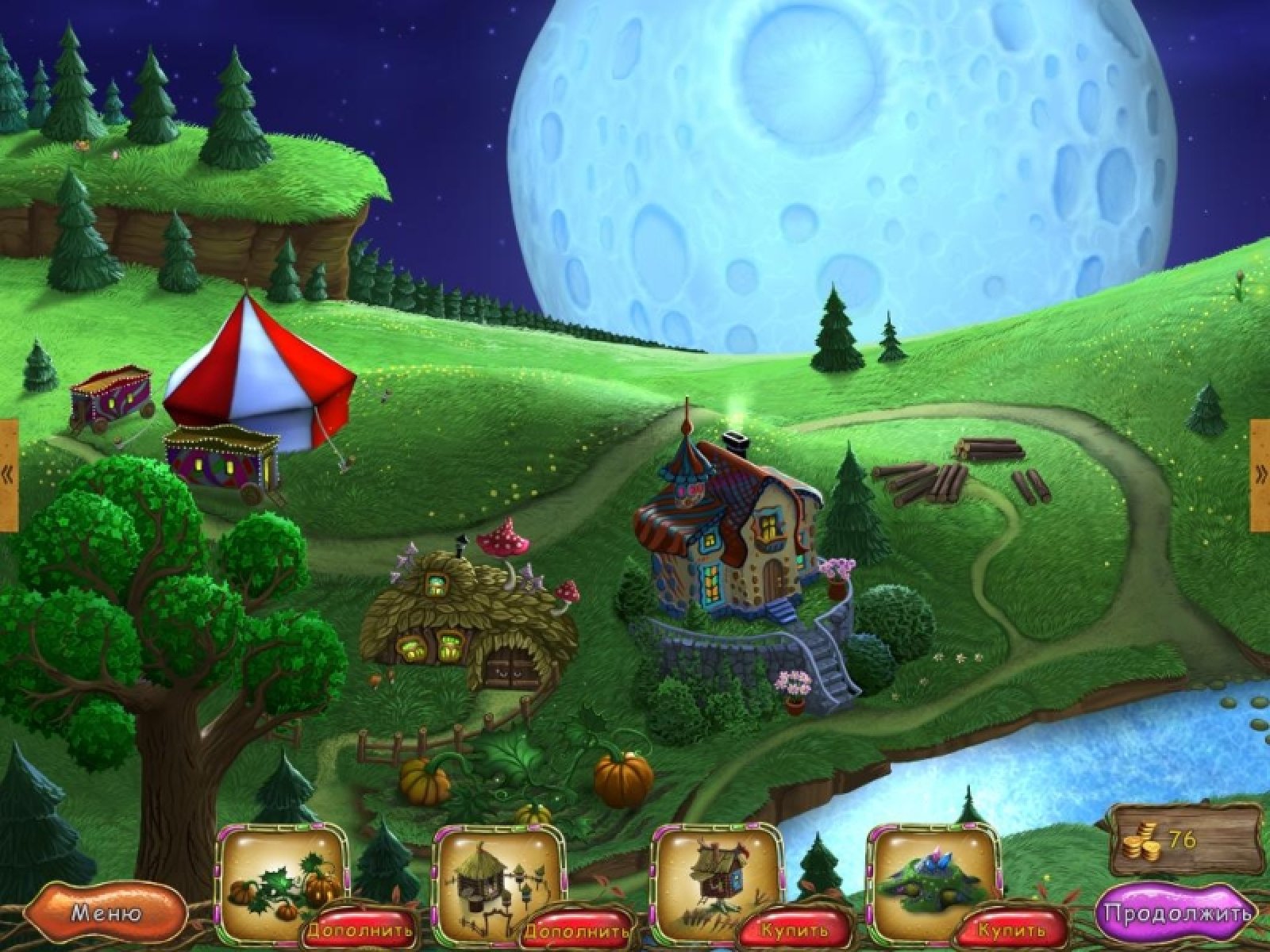Buy the crystal mound with Купить
1270x952 pixels.
click(1010, 928)
